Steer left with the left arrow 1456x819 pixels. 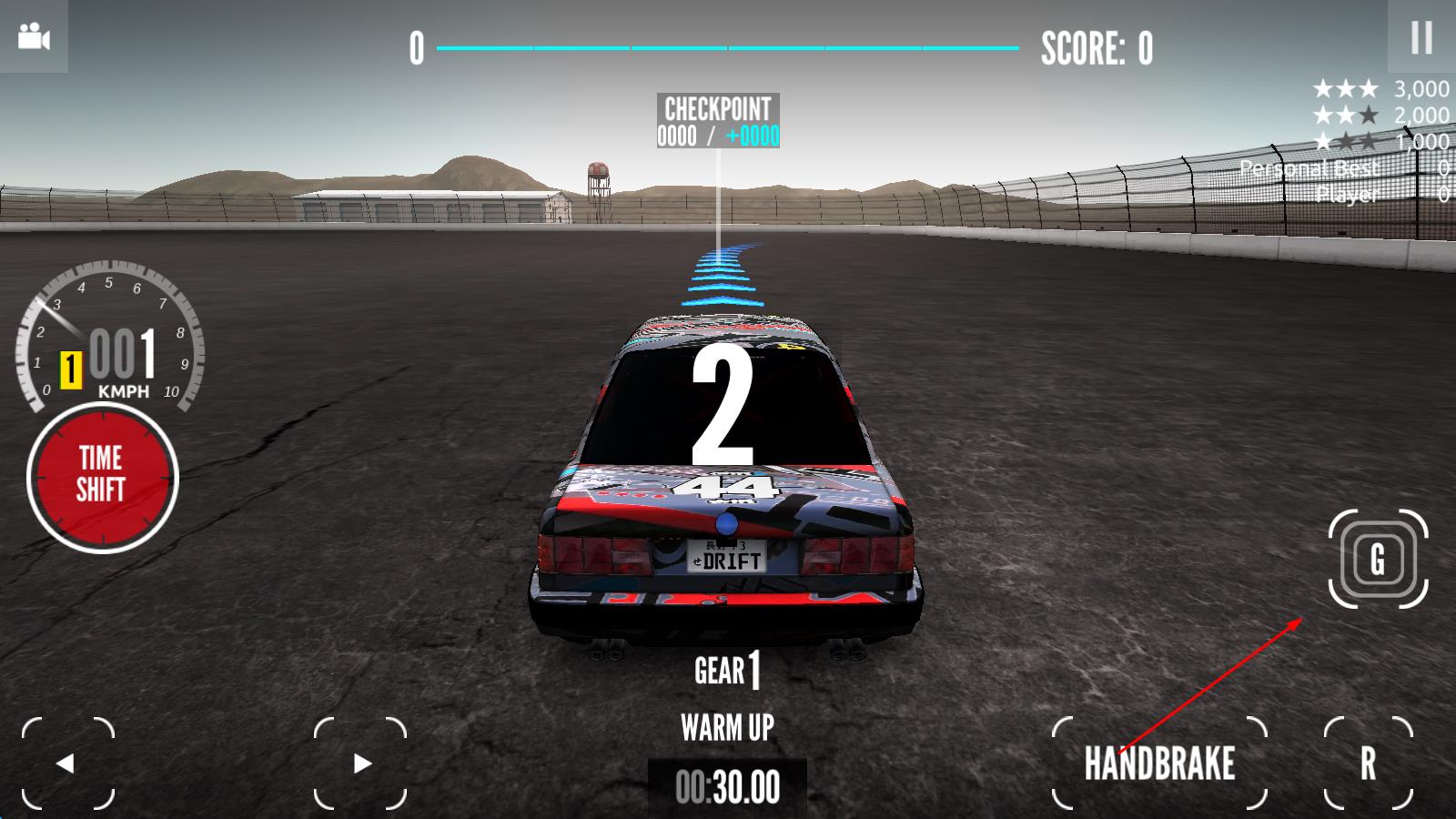point(67,763)
